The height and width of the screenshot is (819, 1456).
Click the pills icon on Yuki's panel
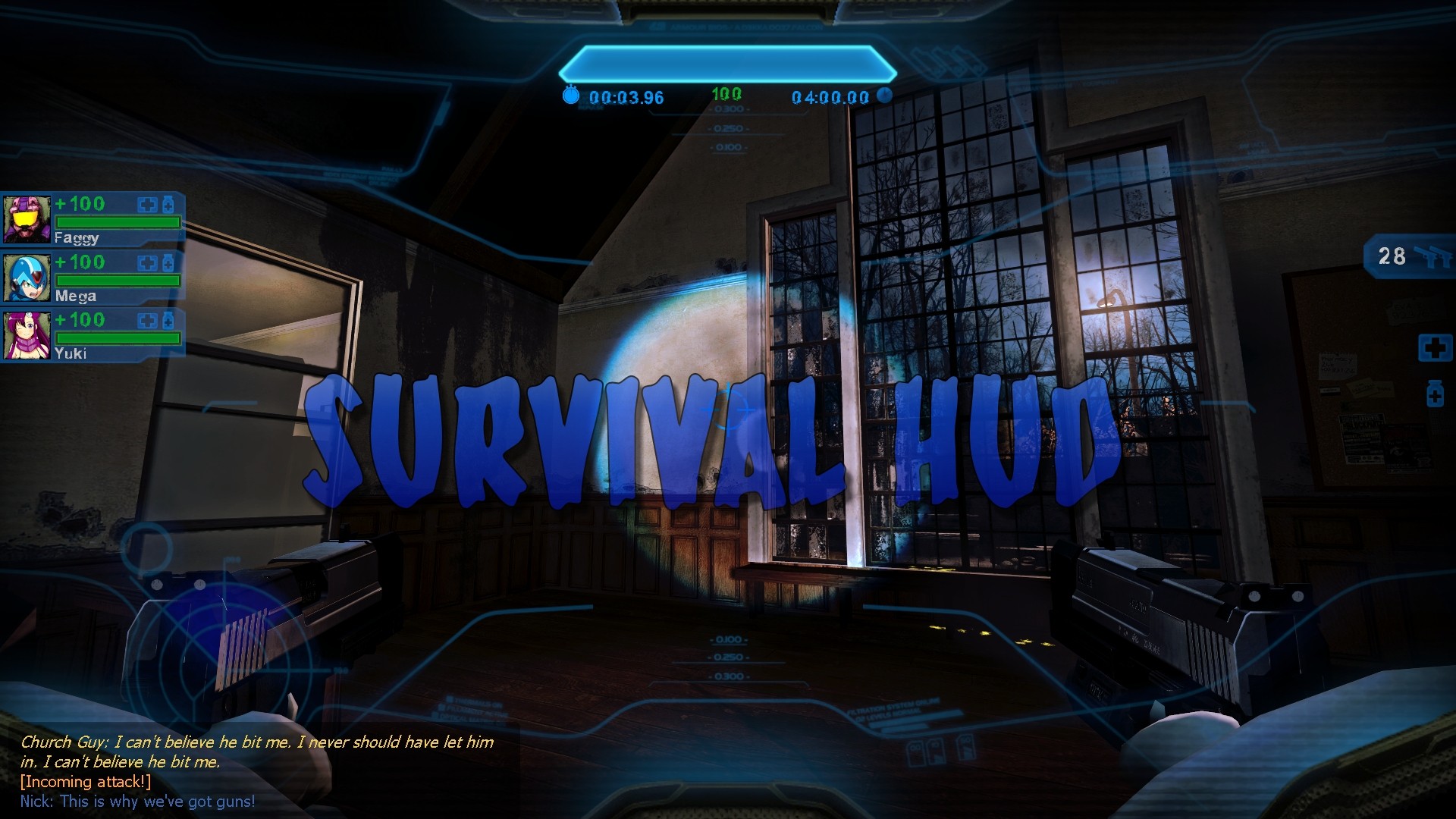(168, 320)
